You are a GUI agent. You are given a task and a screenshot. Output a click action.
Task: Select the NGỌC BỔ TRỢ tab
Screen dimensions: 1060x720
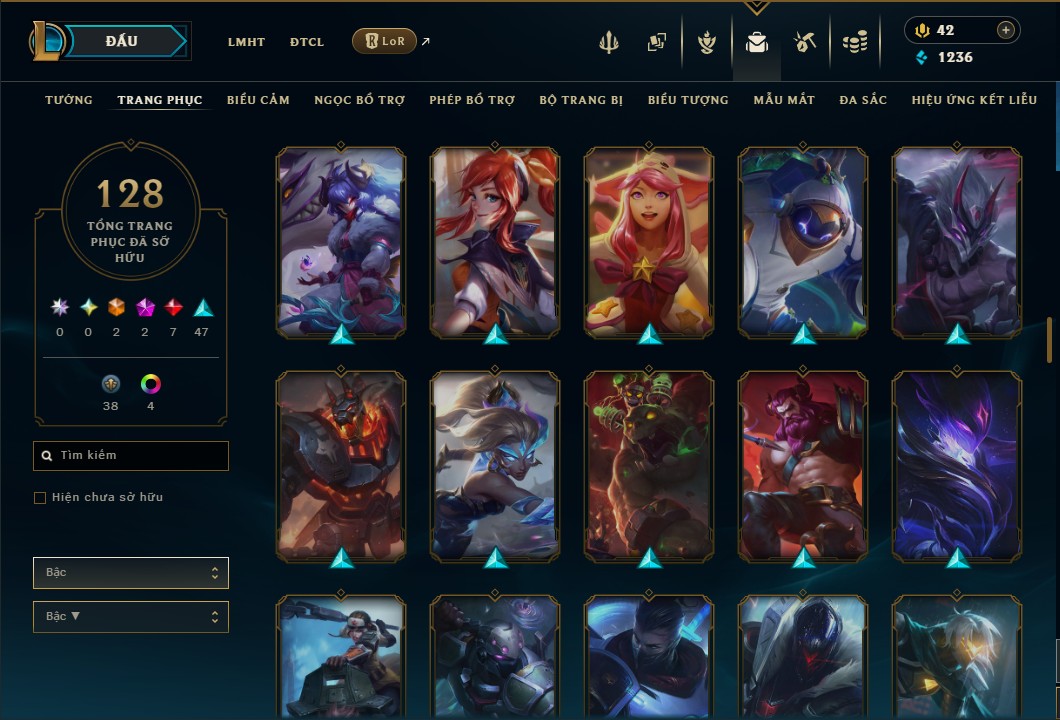pyautogui.click(x=359, y=100)
